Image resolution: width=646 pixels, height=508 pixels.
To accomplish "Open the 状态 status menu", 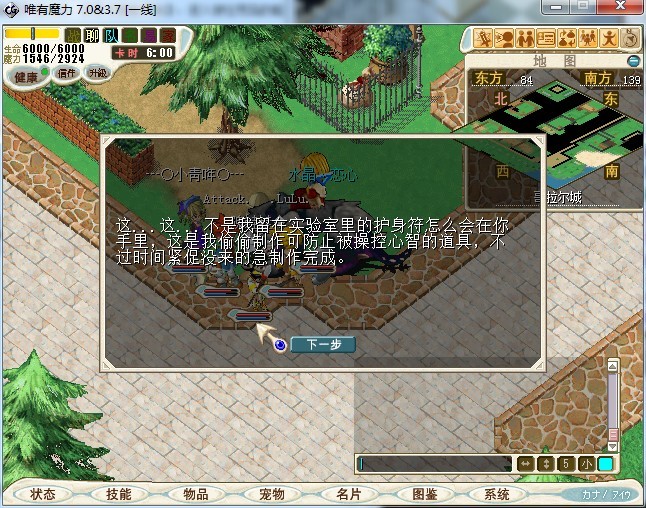I will pyautogui.click(x=43, y=494).
